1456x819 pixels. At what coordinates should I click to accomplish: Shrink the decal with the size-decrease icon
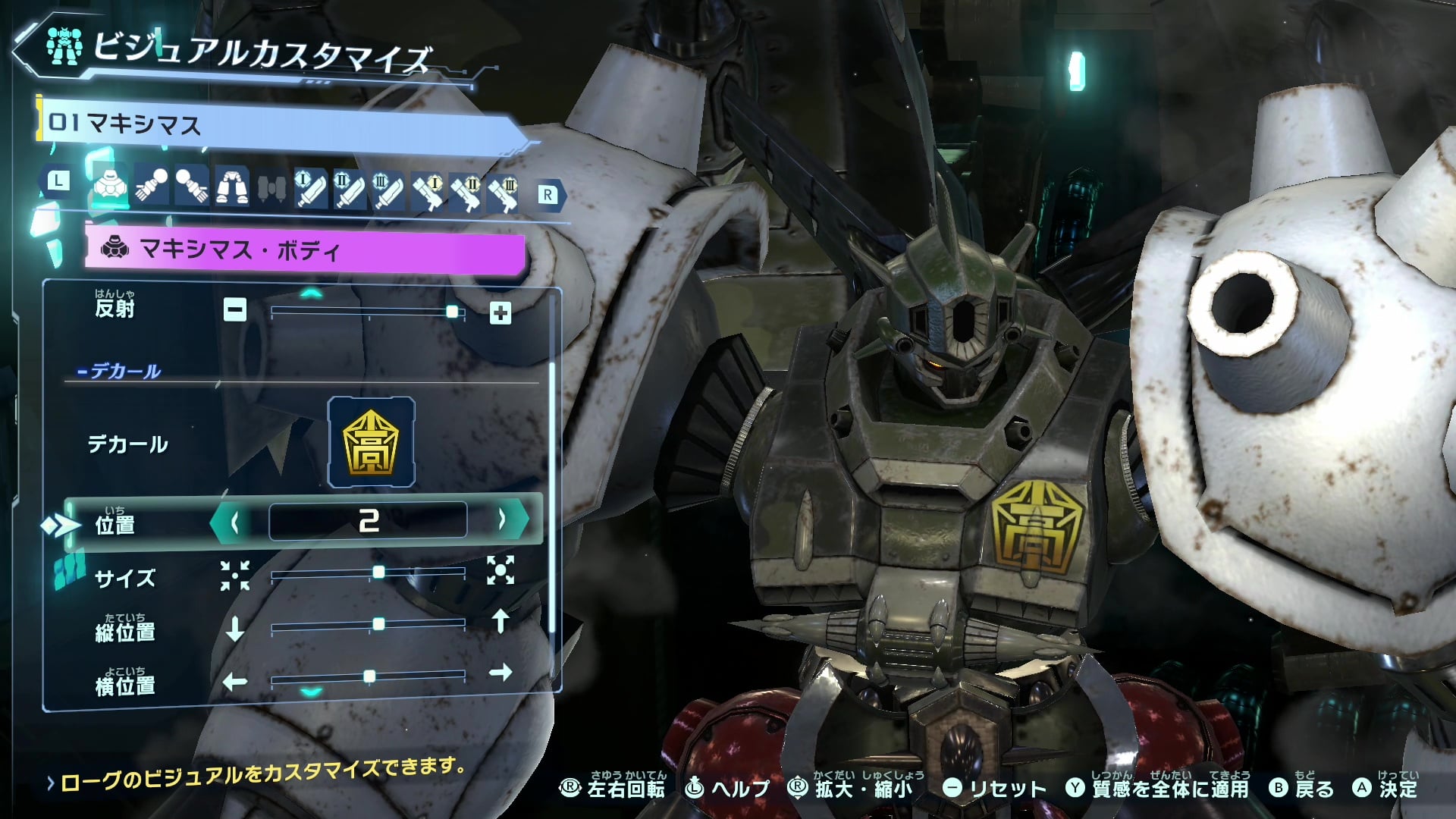tap(235, 576)
